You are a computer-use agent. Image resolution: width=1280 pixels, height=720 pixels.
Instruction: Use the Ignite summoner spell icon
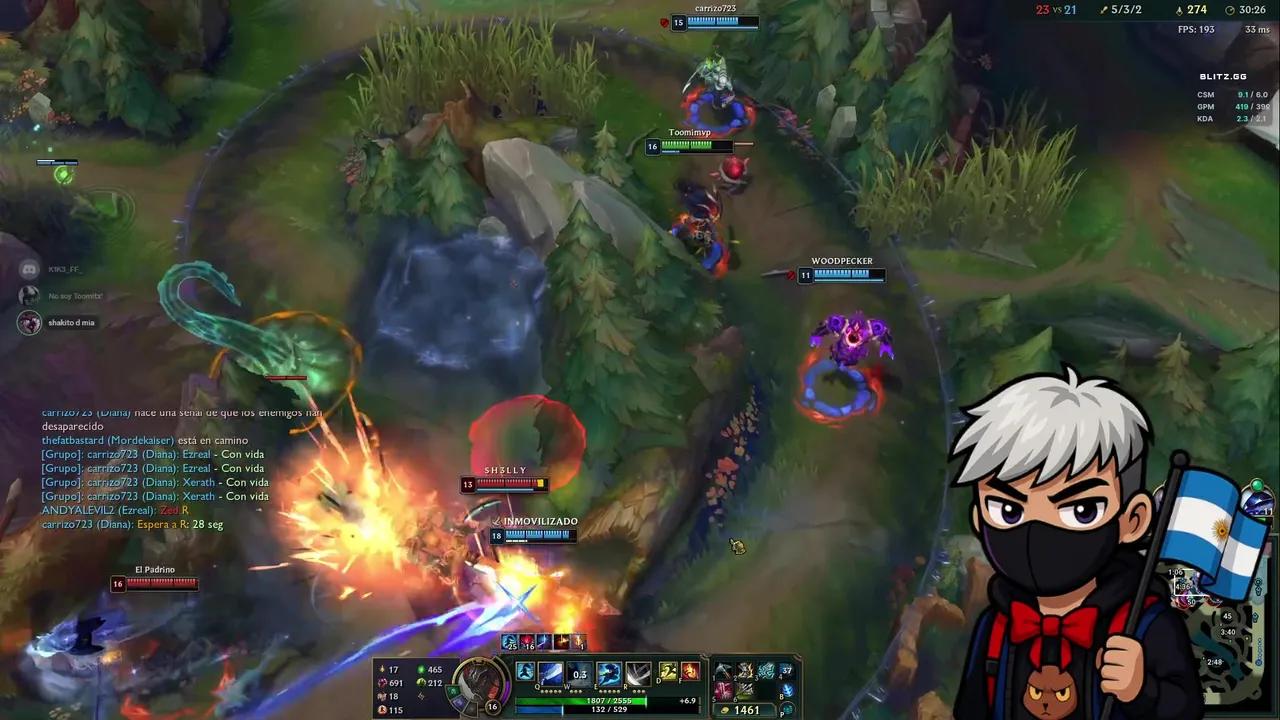click(x=690, y=672)
